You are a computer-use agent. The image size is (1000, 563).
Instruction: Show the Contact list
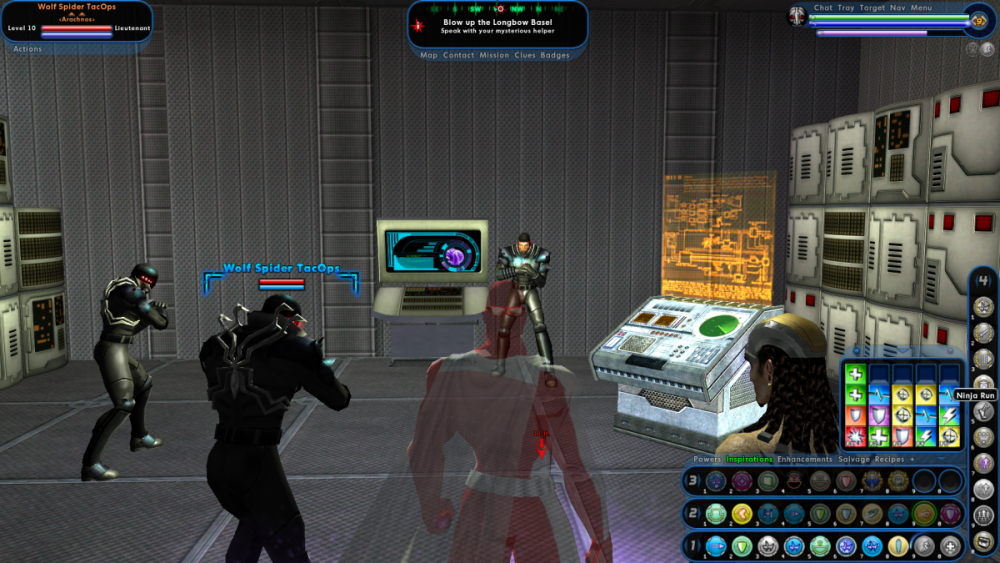click(459, 56)
